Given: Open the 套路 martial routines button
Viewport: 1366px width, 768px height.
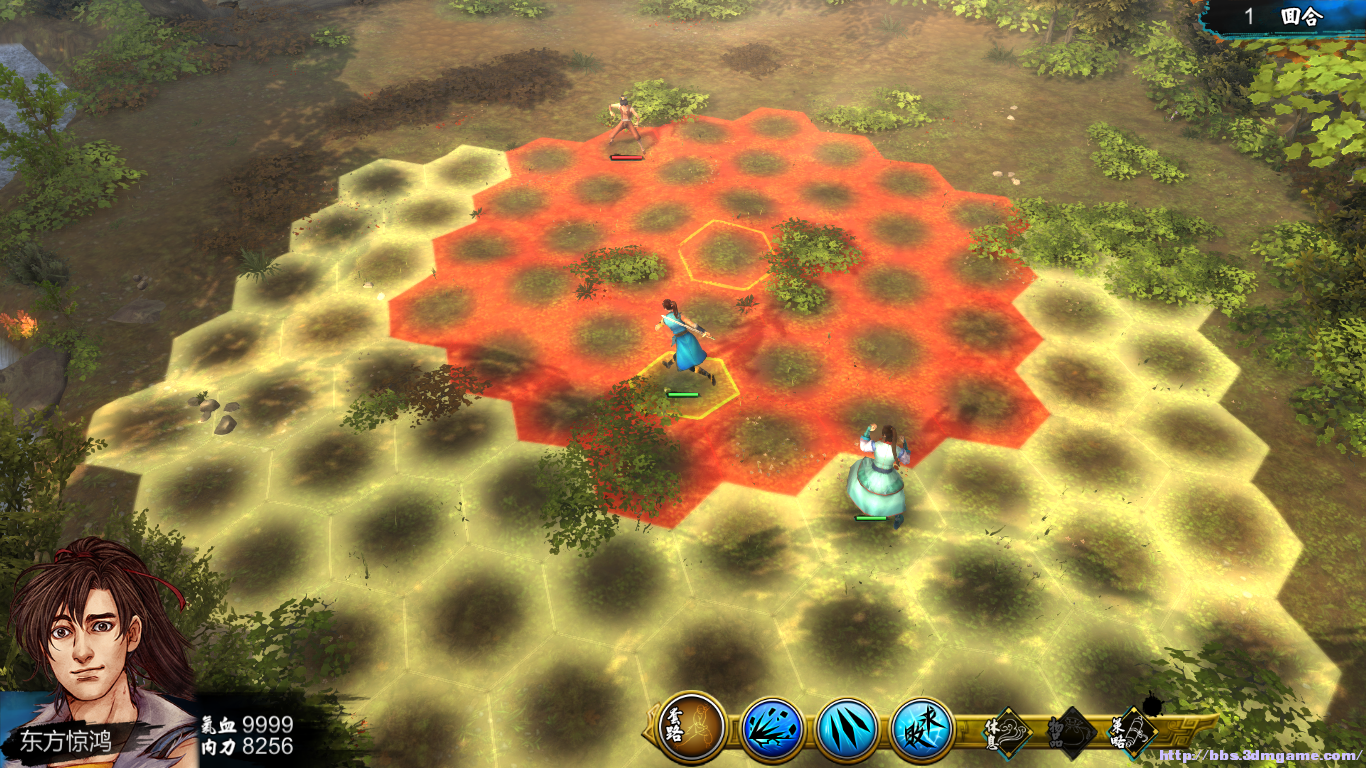Looking at the screenshot, I should point(692,727).
